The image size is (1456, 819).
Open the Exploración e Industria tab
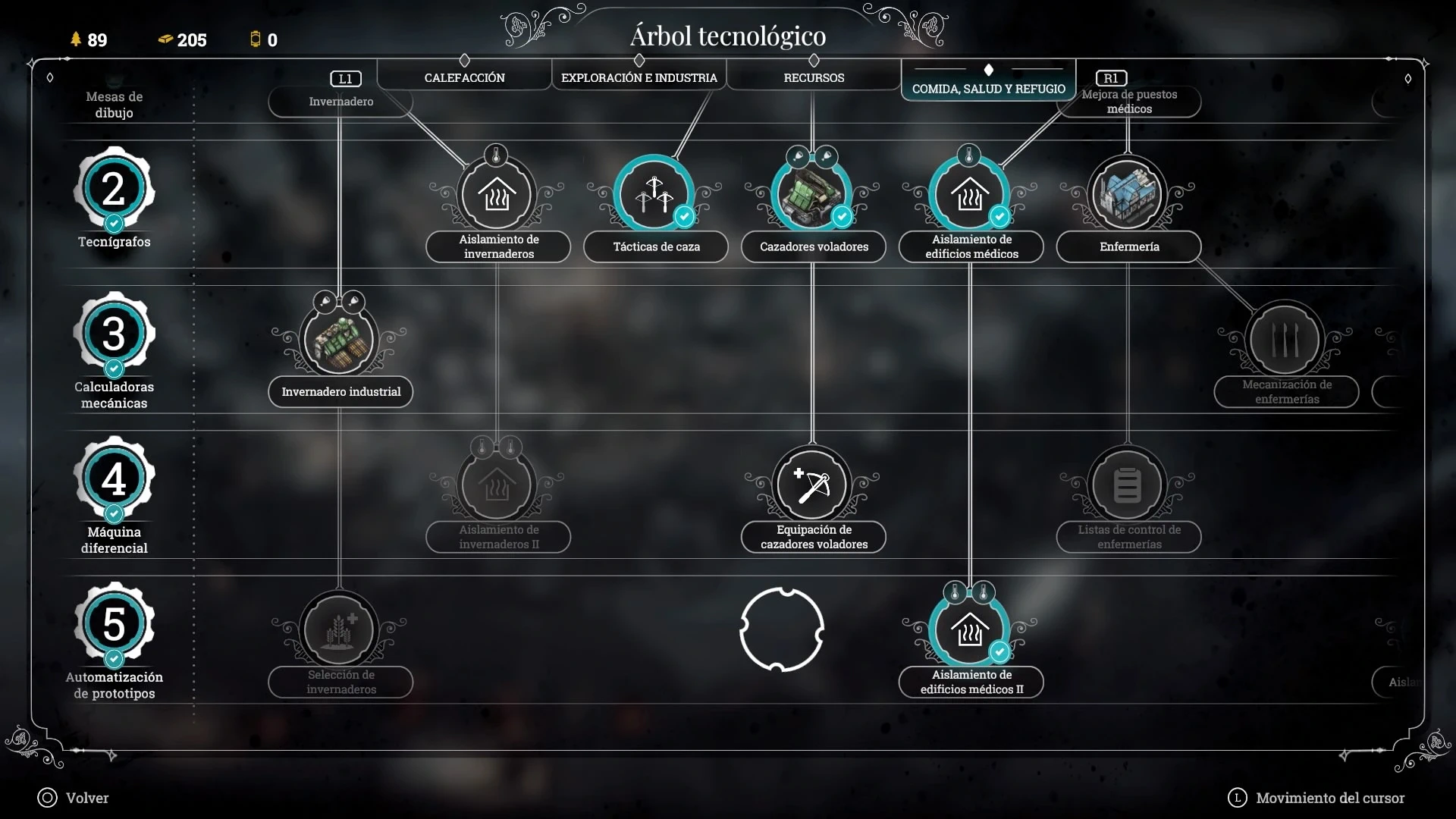click(x=639, y=77)
